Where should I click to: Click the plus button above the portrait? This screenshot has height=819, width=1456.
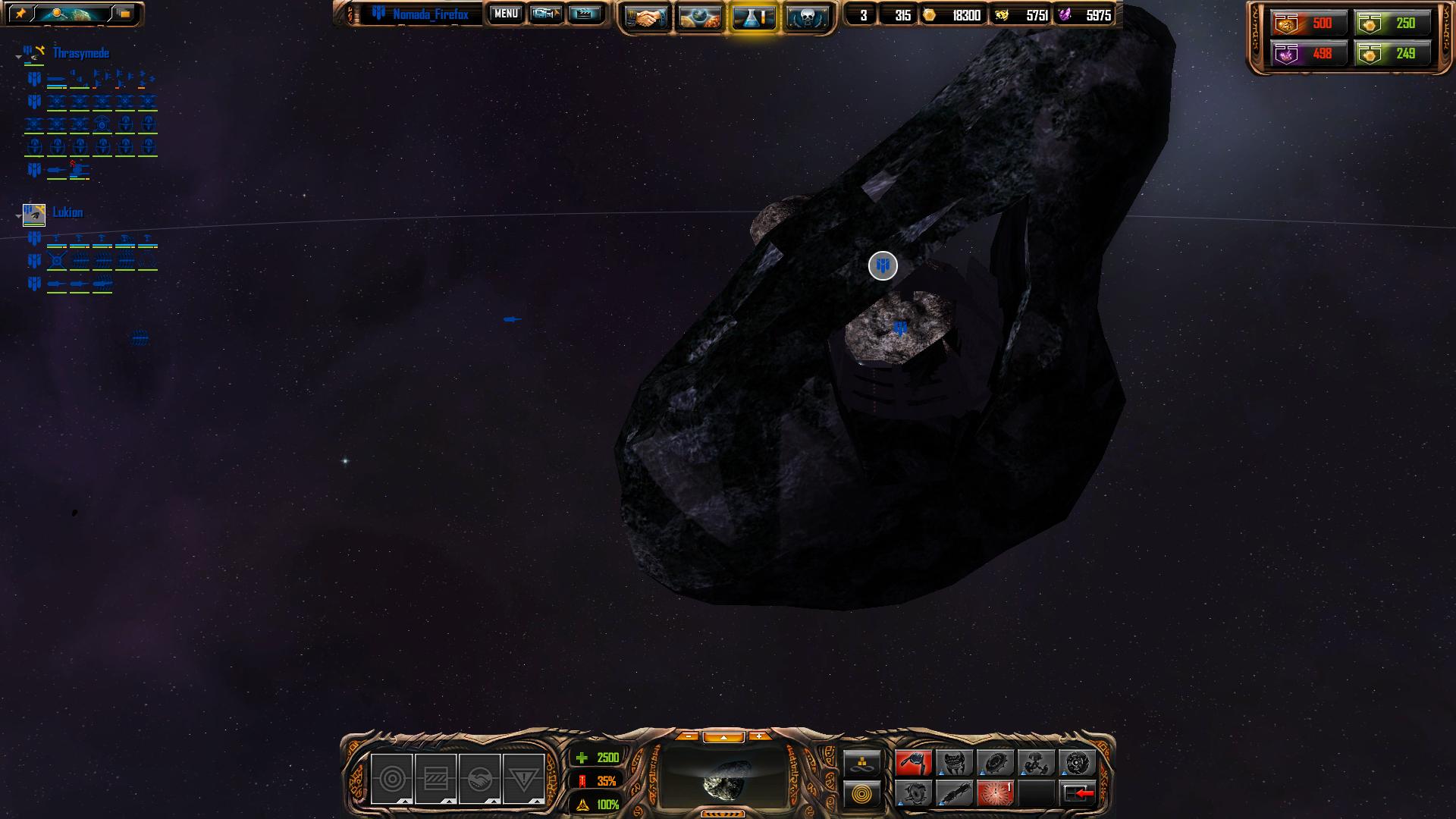pos(758,736)
